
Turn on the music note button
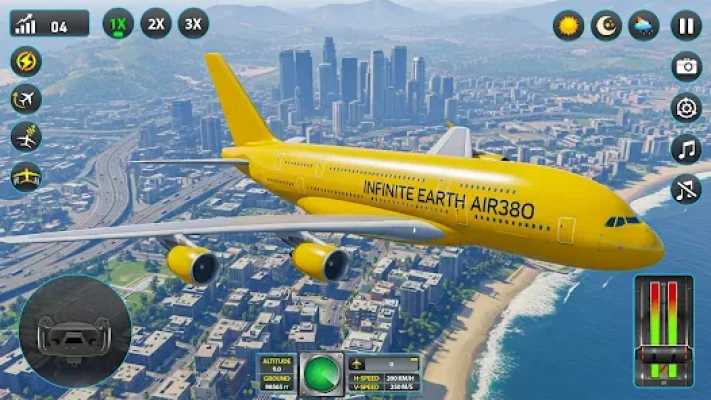(686, 149)
